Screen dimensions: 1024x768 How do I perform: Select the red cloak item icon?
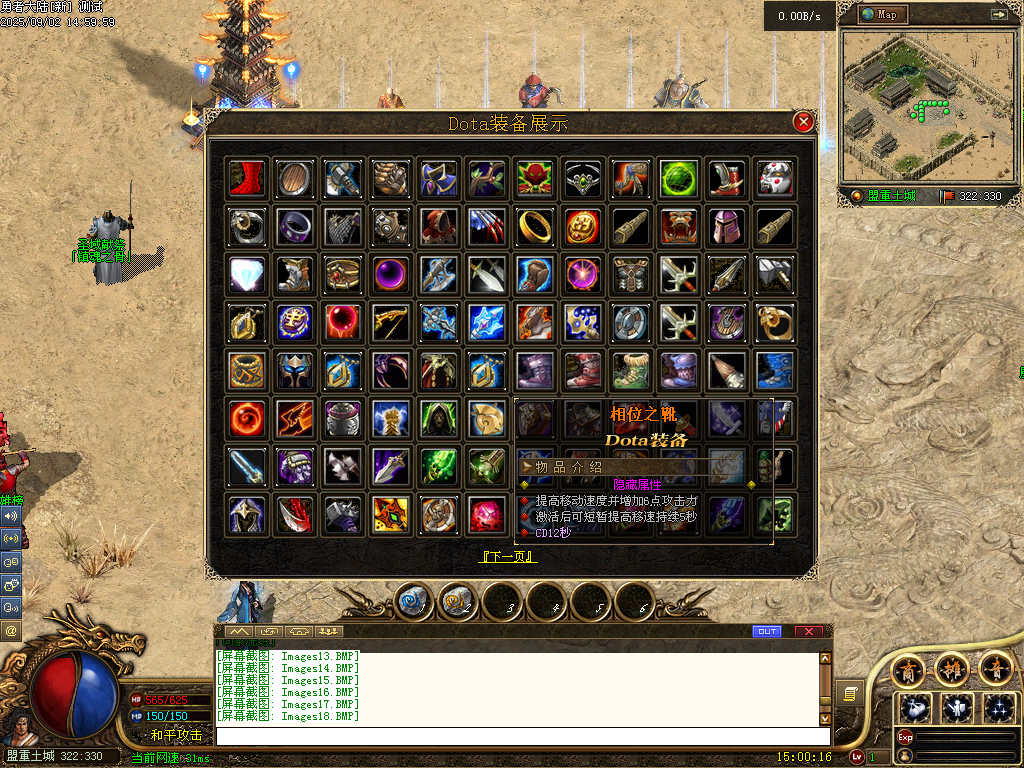[246, 179]
